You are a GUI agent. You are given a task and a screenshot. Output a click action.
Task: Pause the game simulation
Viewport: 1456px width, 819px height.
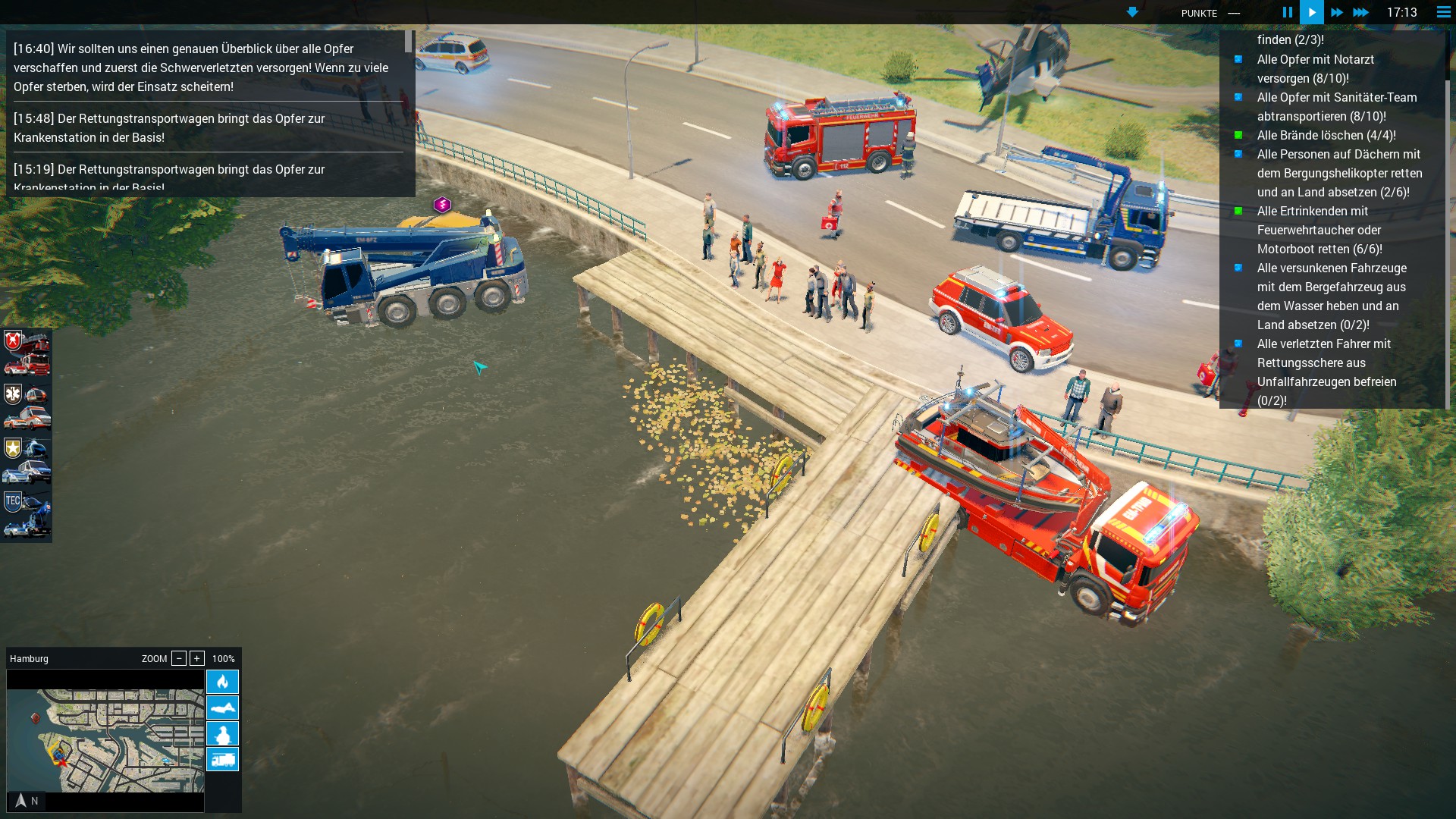point(1287,12)
